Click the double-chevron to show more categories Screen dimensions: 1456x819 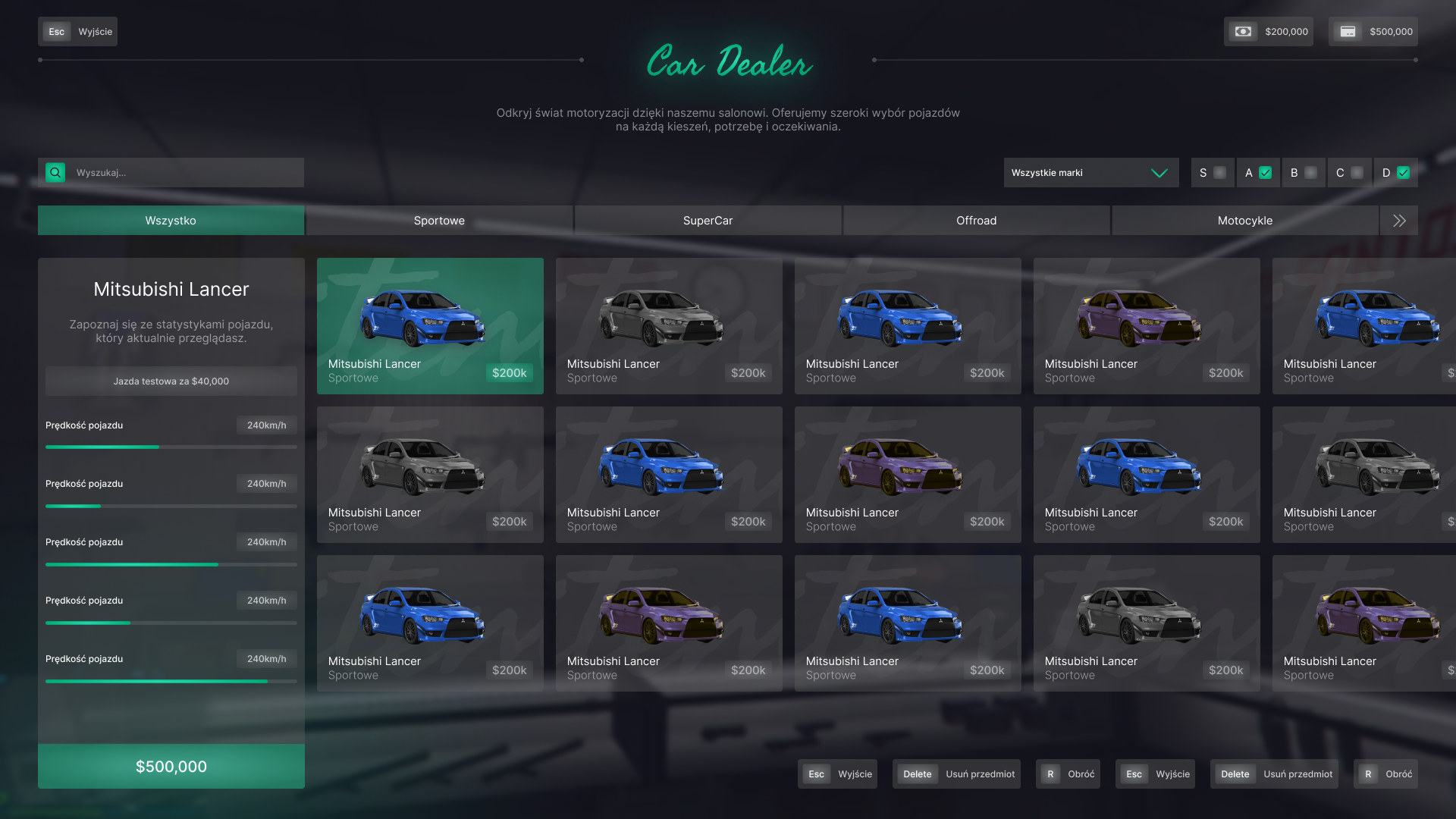pyautogui.click(x=1398, y=220)
